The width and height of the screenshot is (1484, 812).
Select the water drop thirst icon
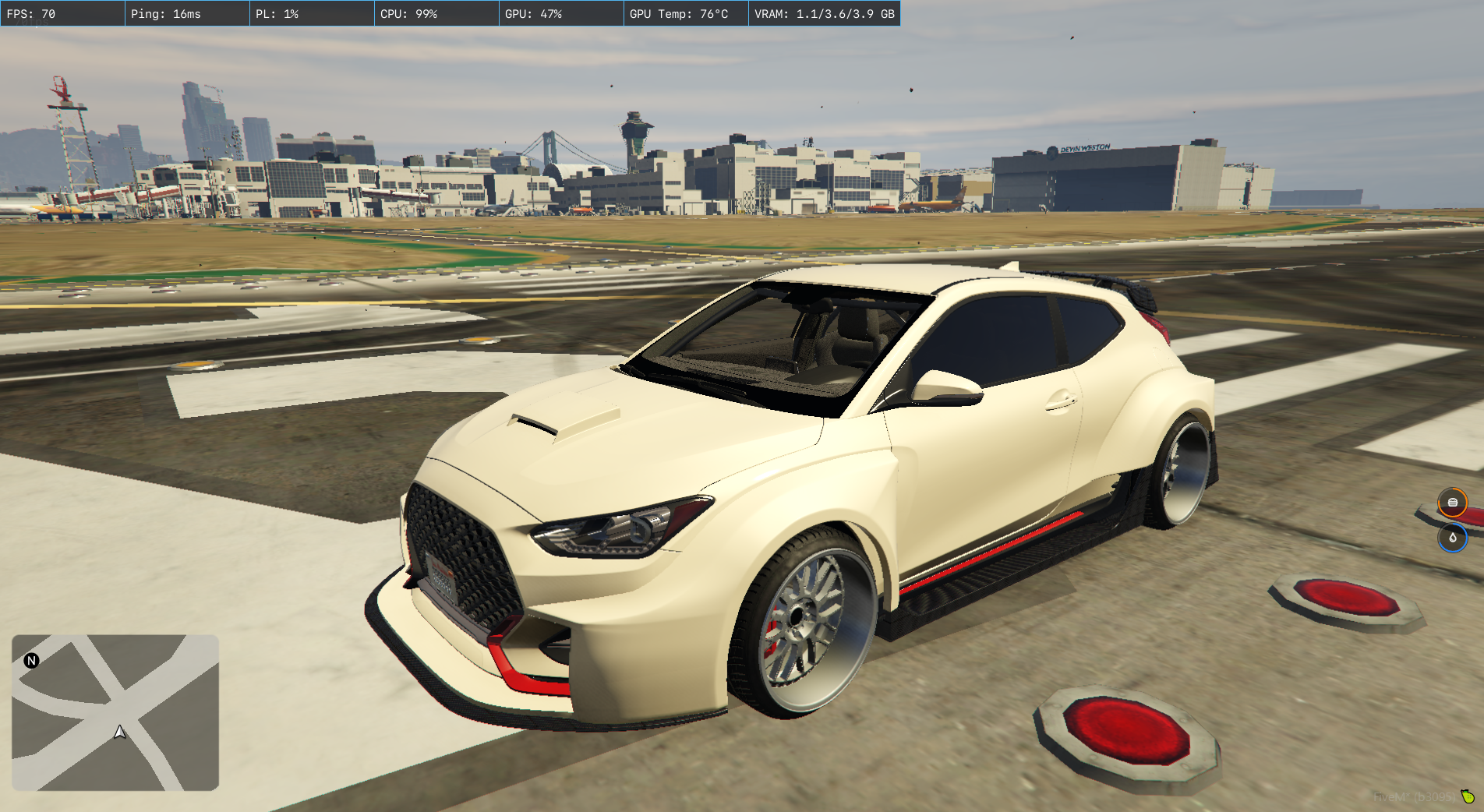pos(1452,538)
